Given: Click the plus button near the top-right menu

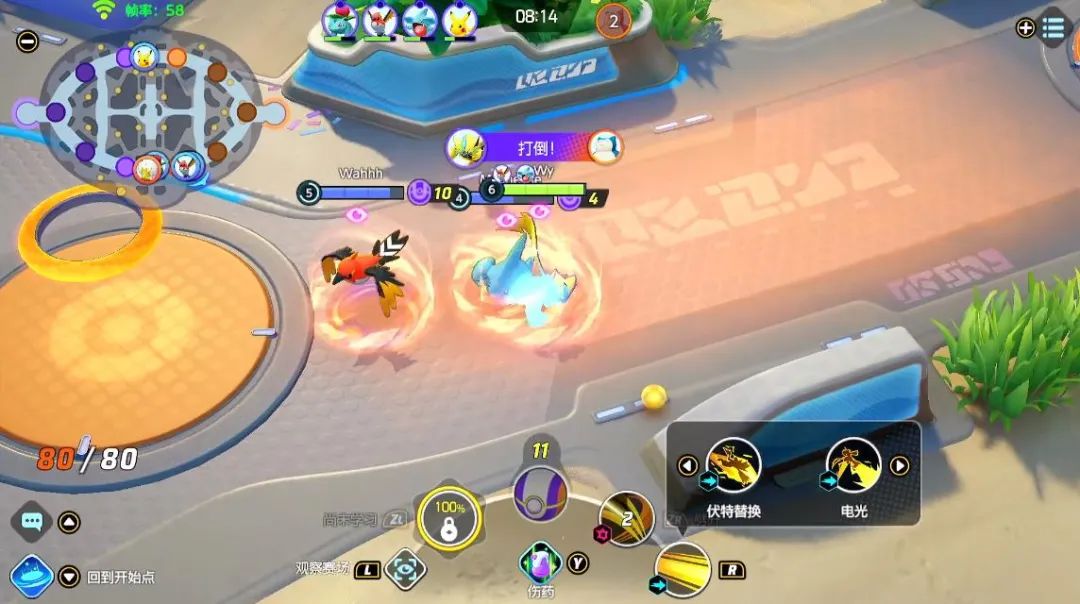Looking at the screenshot, I should click(1025, 28).
